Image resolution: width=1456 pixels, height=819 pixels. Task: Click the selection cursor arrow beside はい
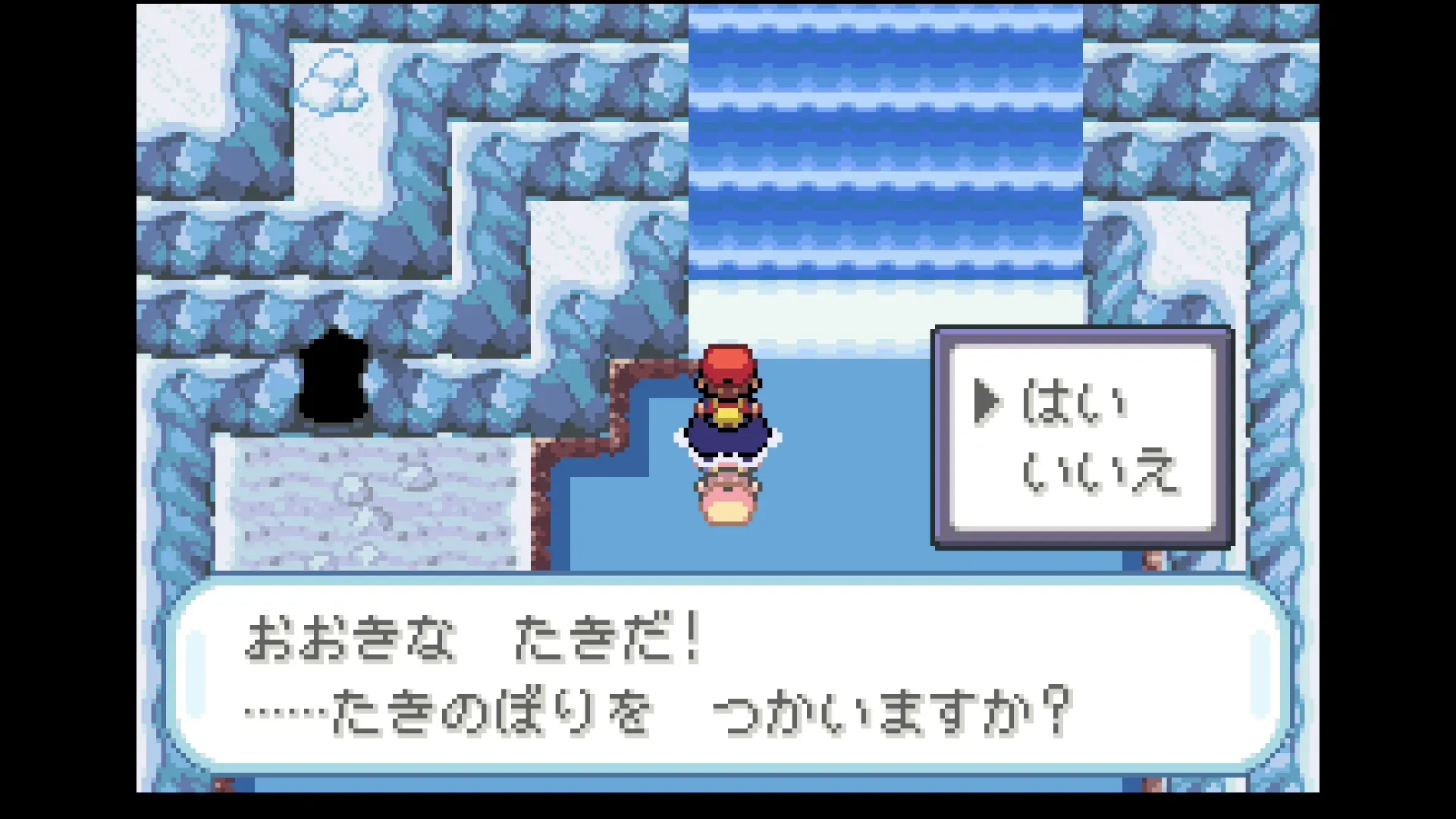990,402
